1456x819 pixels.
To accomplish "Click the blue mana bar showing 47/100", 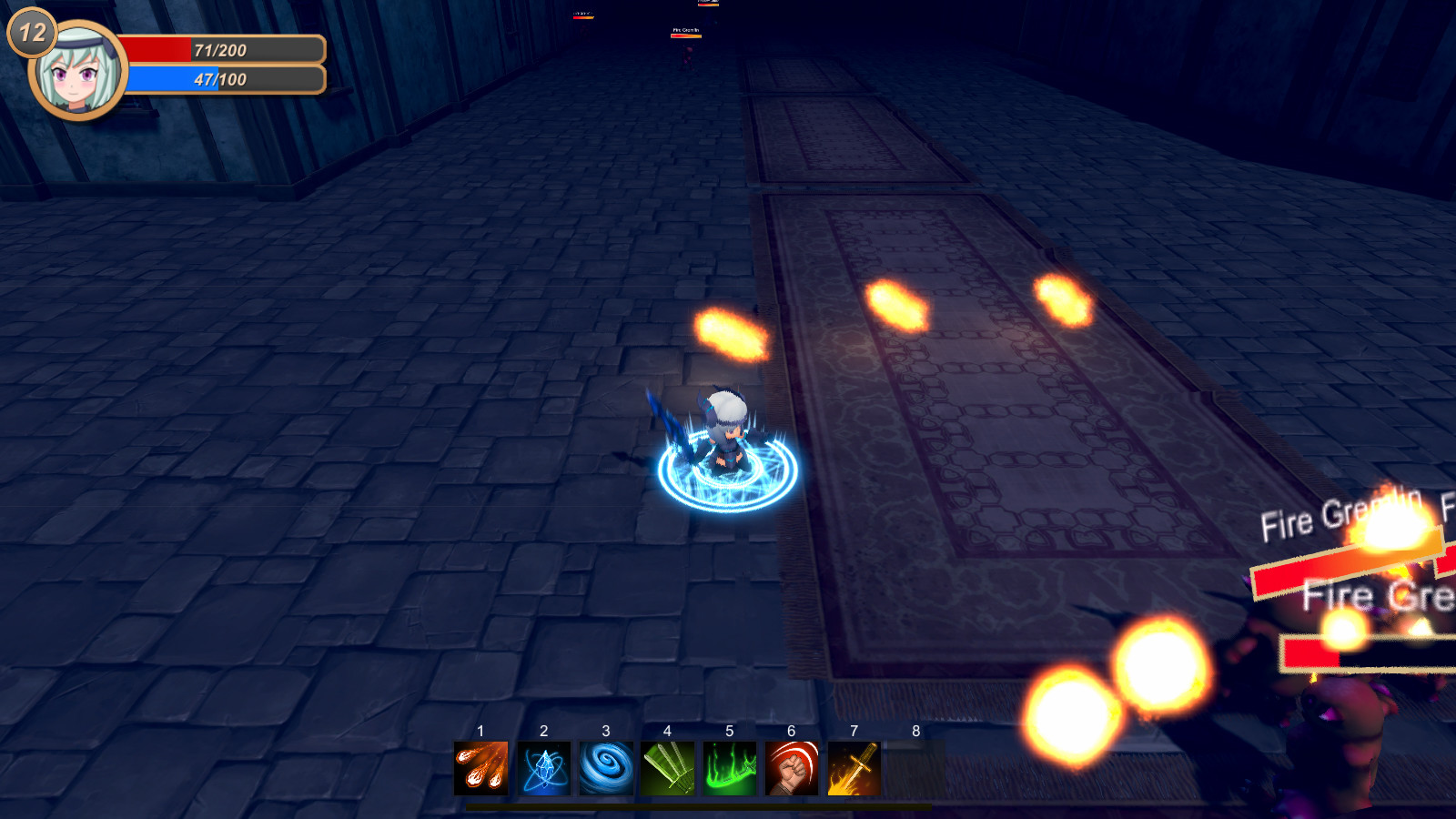I will click(223, 80).
